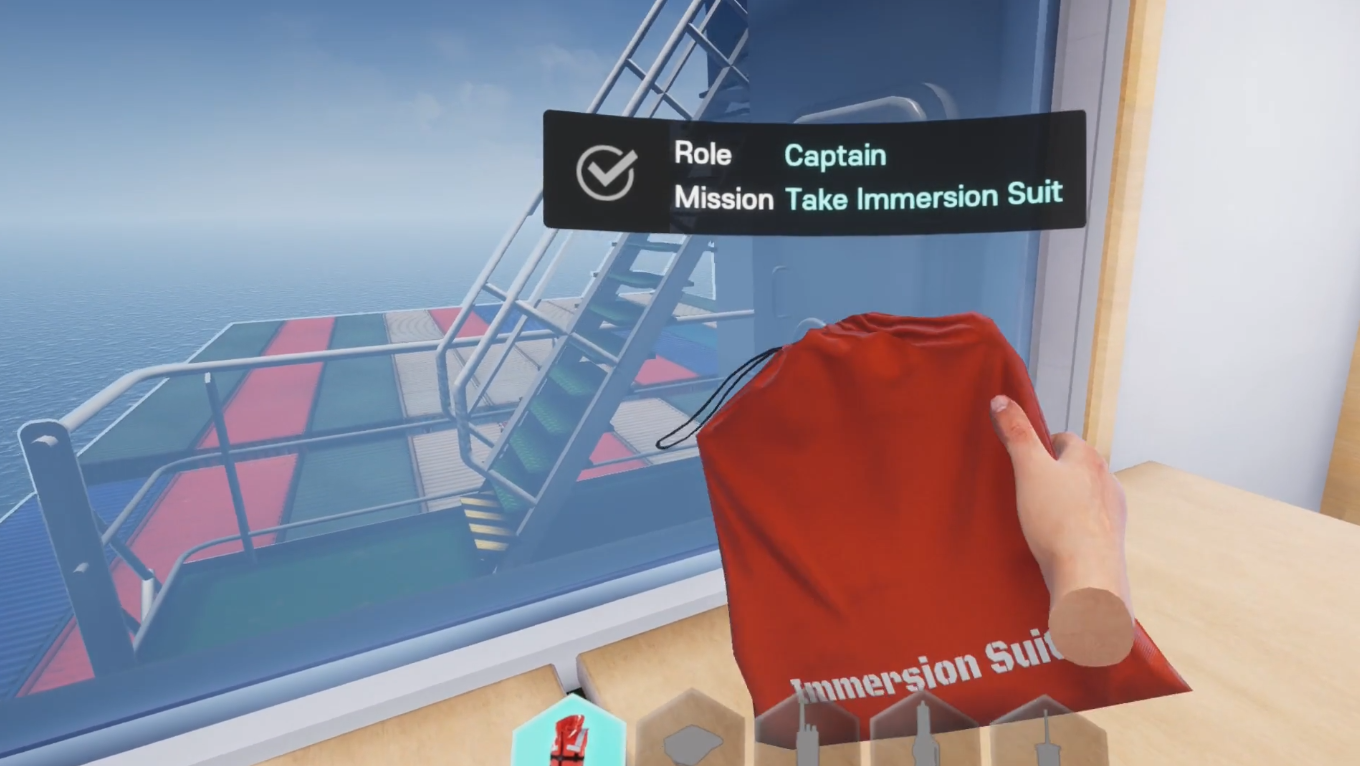Select the highlighted life jacket slot

pyautogui.click(x=568, y=736)
